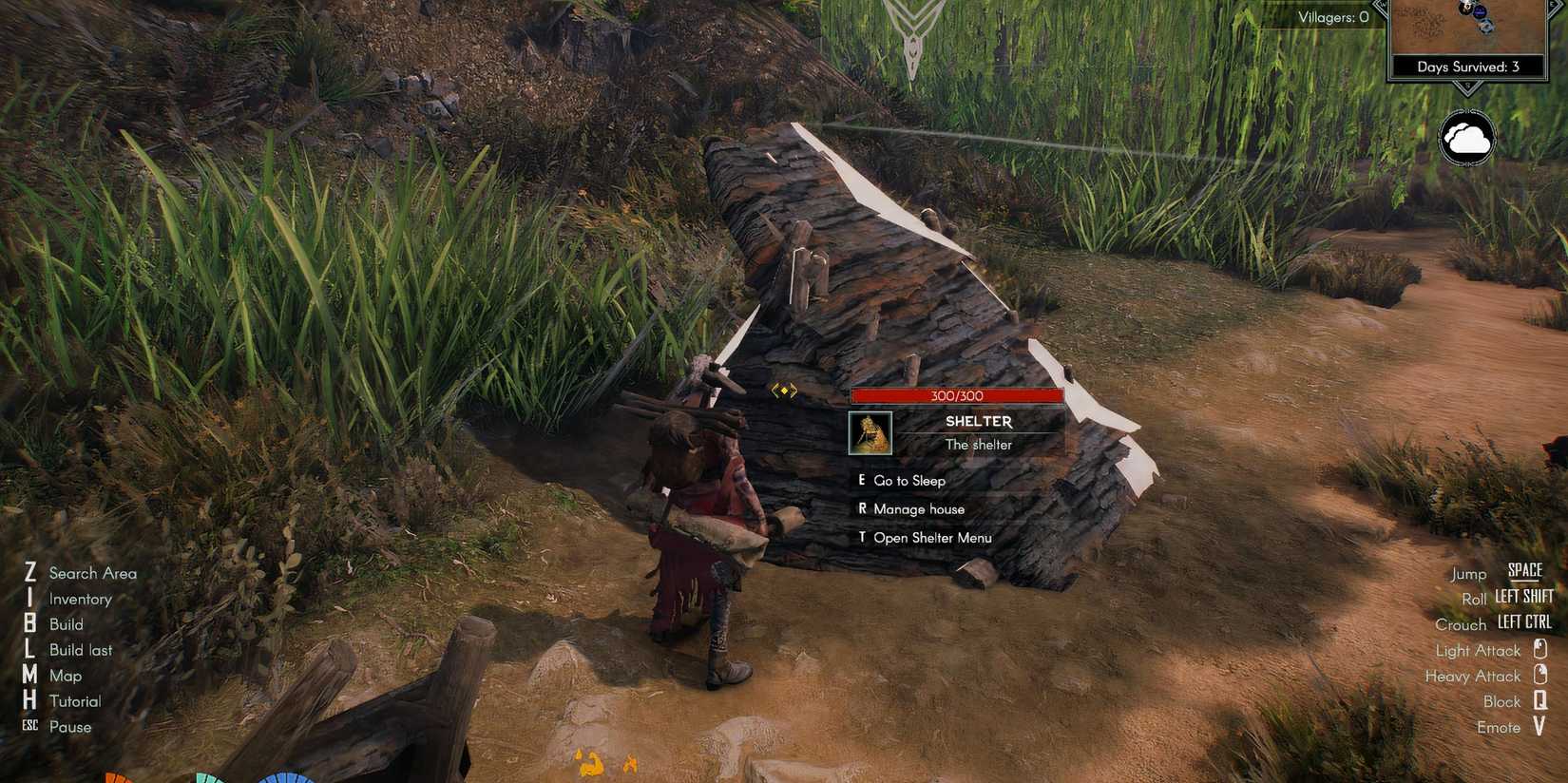The image size is (1568, 783).
Task: Open the Pause menu entry
Action: coord(70,726)
